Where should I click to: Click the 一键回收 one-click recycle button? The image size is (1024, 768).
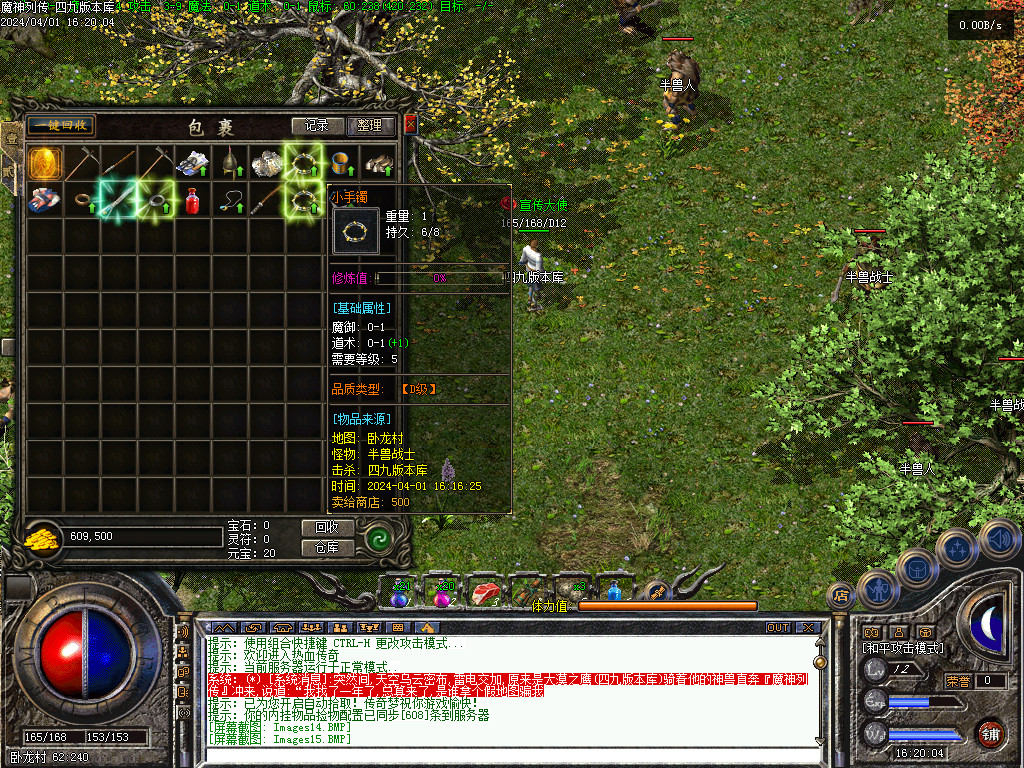tap(61, 125)
